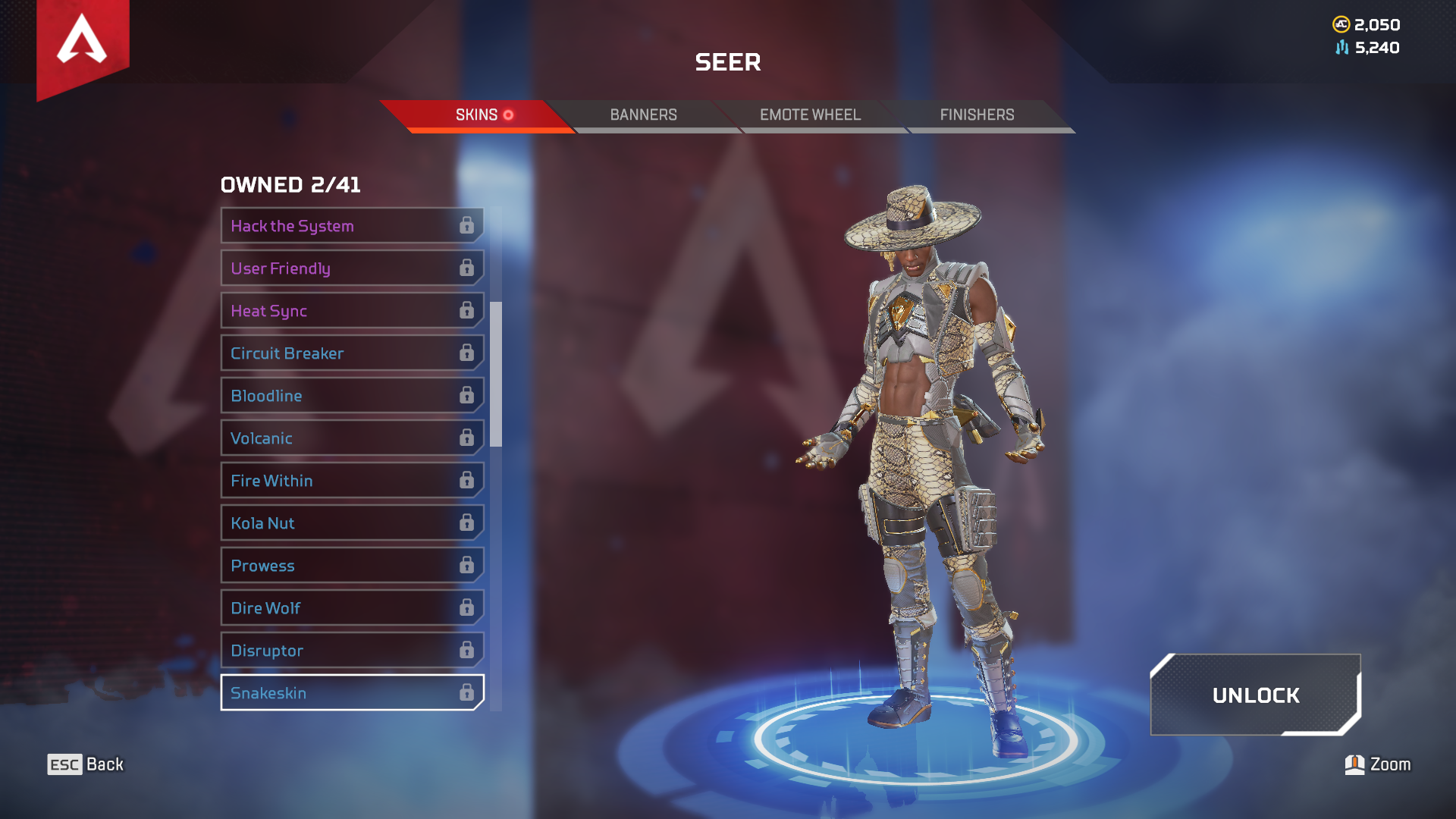Screen dimensions: 1456x819
Task: Click the Zoom icon at bottom right
Action: pos(1356,764)
